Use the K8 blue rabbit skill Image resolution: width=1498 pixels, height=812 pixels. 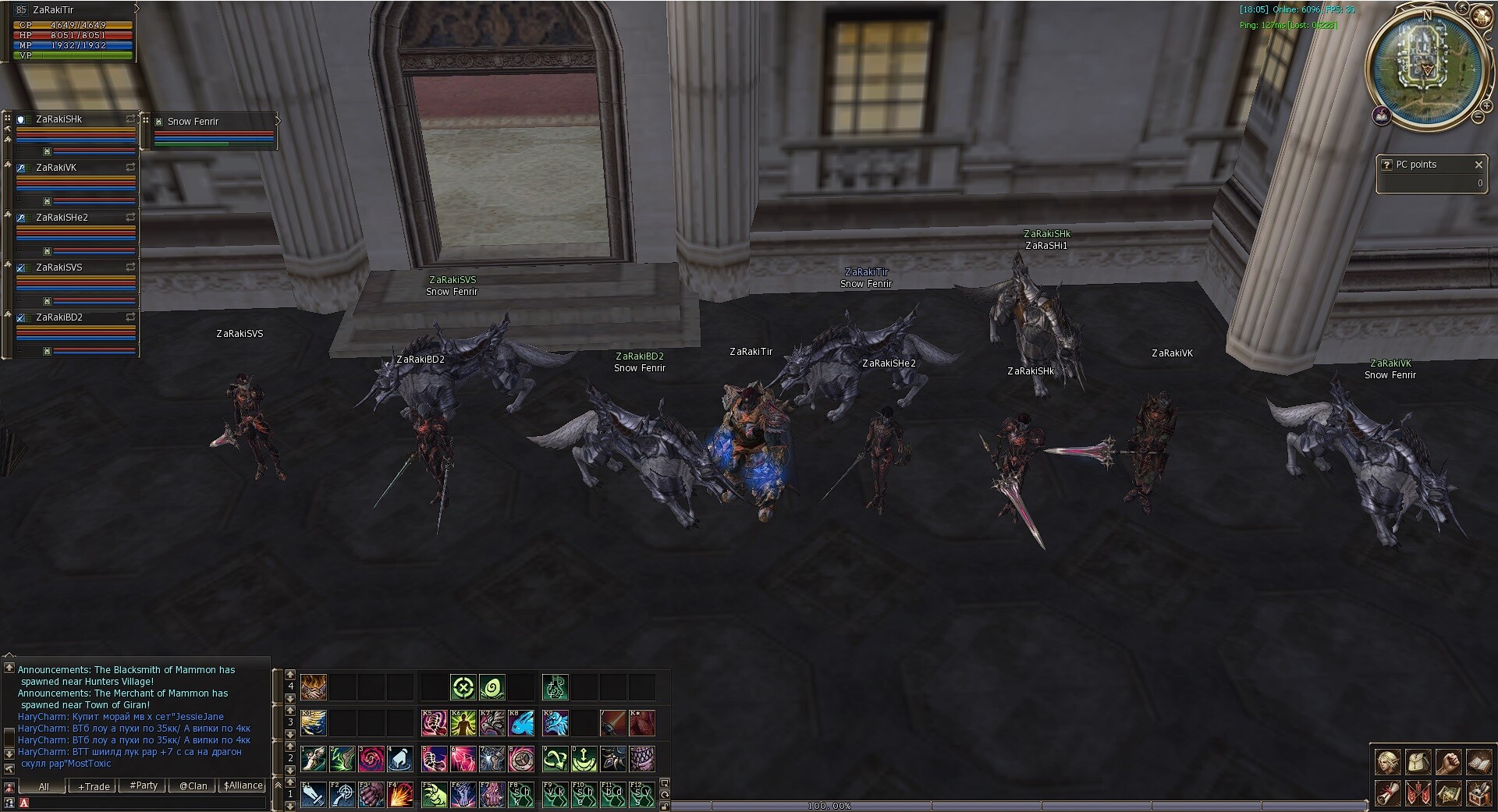point(521,723)
